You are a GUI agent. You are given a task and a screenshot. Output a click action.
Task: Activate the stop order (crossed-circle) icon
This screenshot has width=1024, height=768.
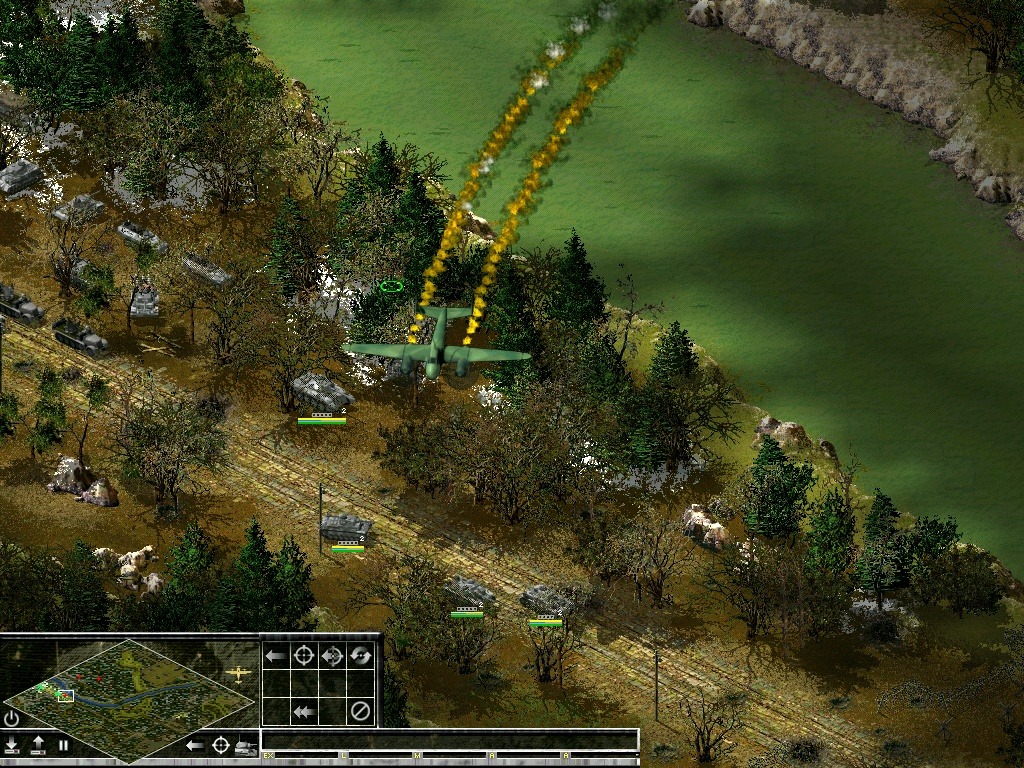click(360, 711)
